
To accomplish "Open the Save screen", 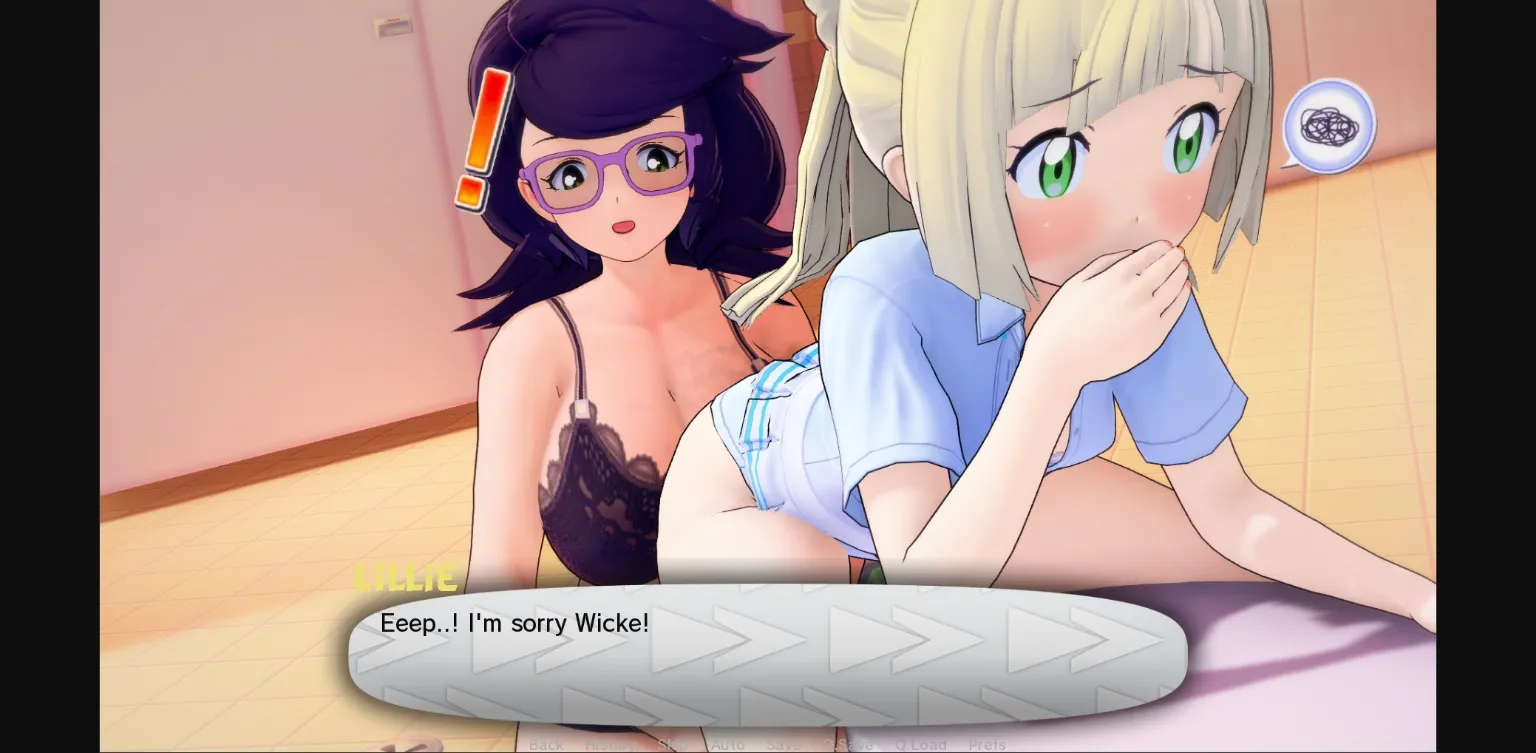I will pyautogui.click(x=784, y=744).
